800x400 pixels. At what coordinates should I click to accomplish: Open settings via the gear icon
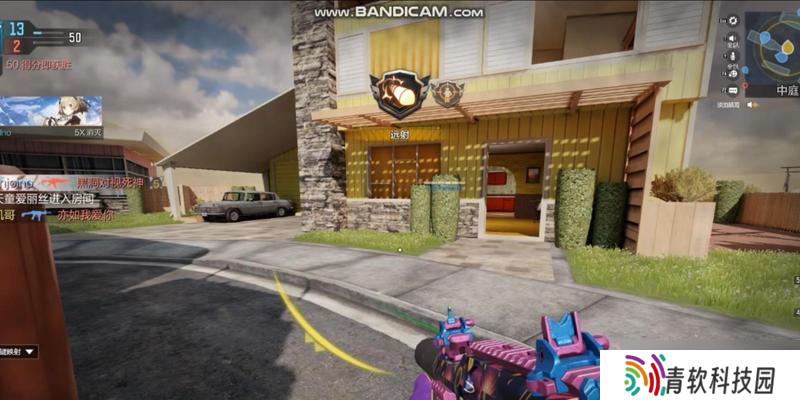pos(733,20)
